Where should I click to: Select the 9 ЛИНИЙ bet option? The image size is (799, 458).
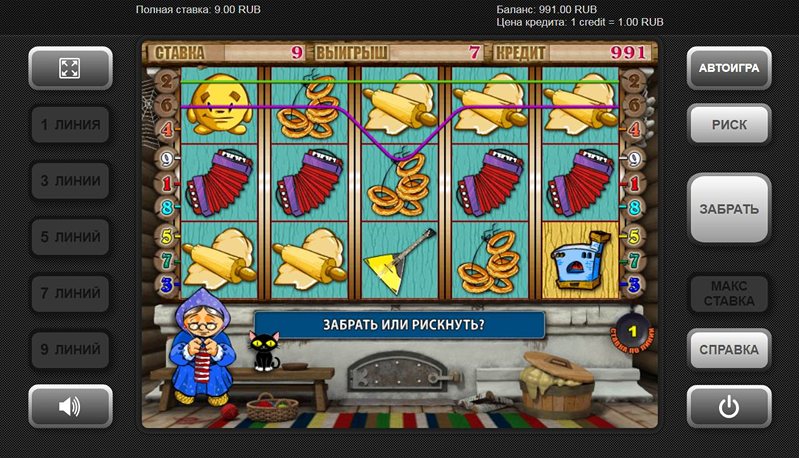(x=70, y=350)
